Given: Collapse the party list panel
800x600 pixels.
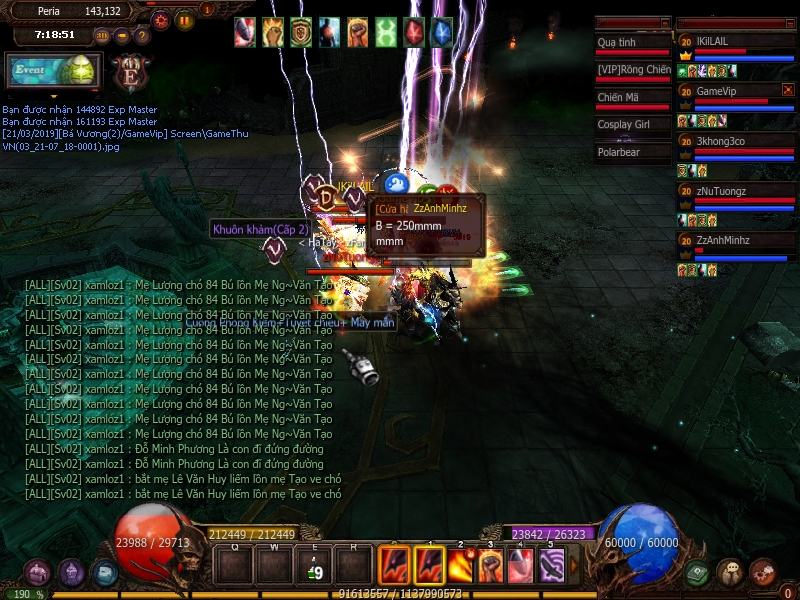Looking at the screenshot, I should 788,22.
